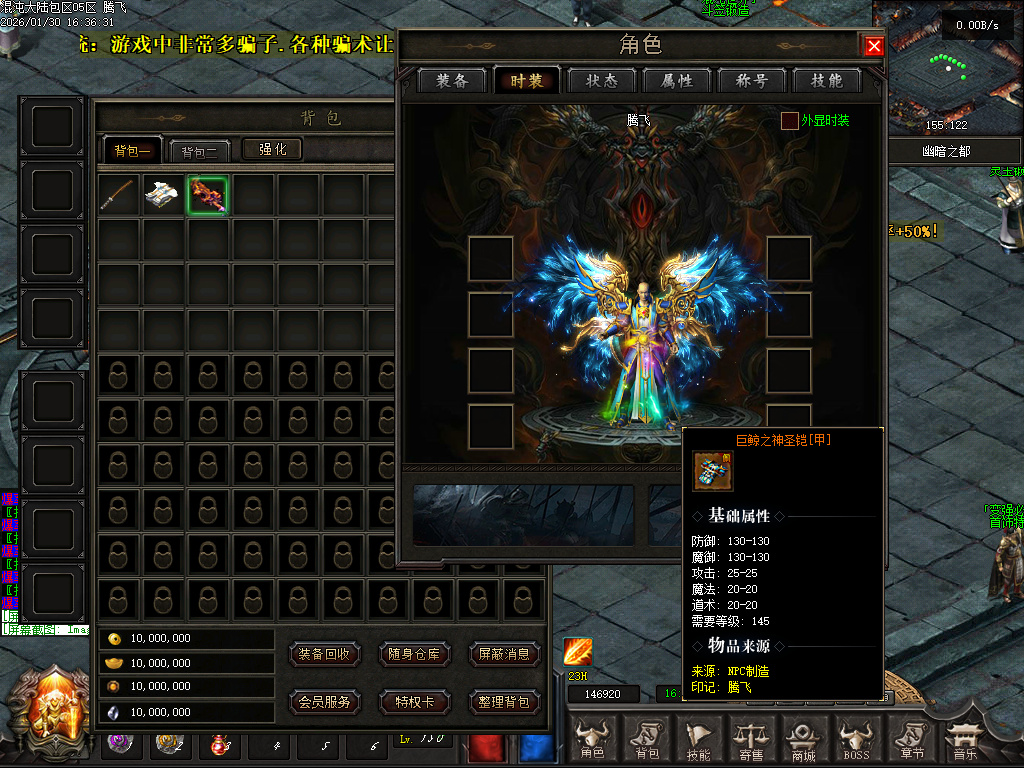
Task: Open the 寄售 consignment menu
Action: coord(752,740)
